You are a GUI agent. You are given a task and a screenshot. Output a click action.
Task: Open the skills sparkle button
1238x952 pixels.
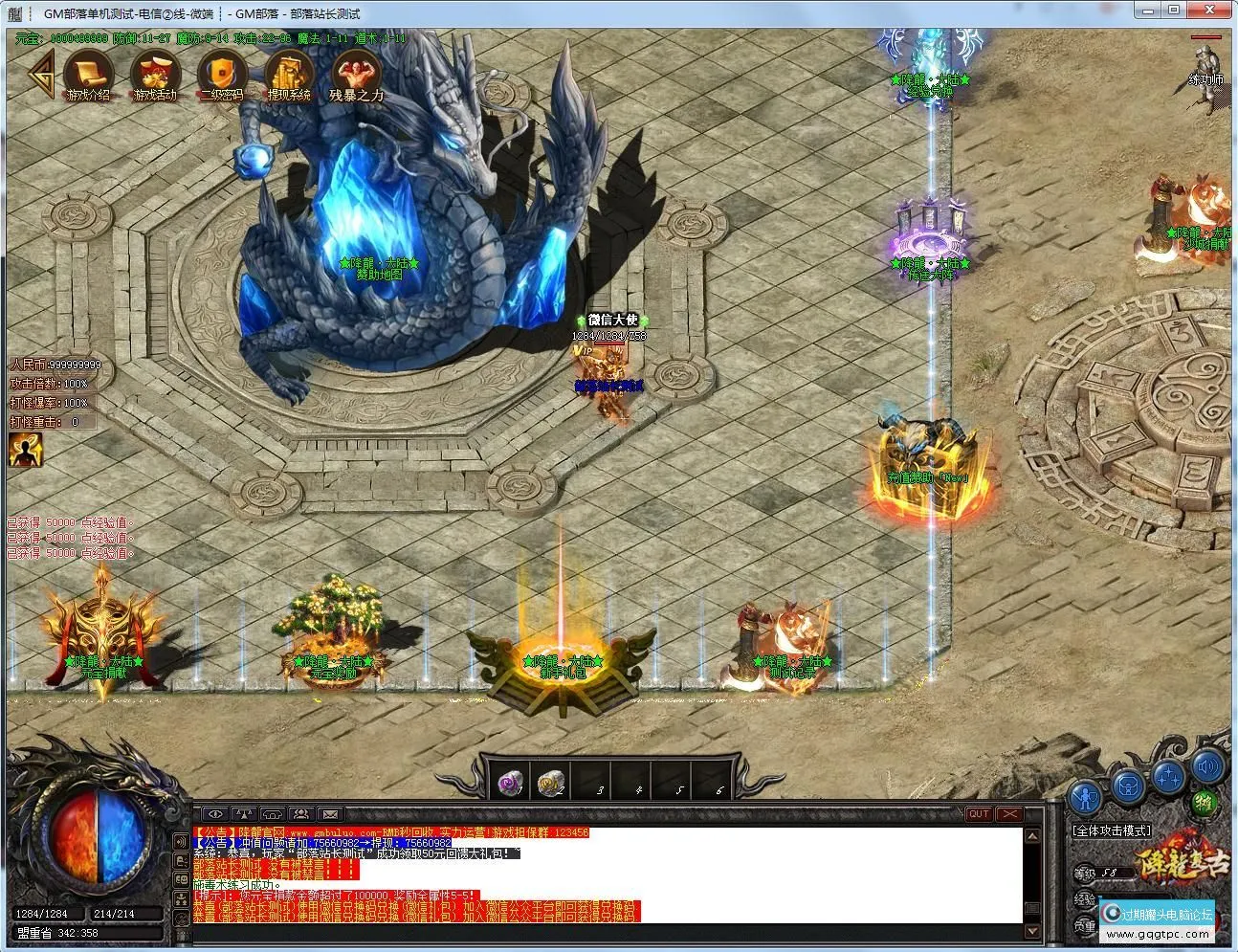pyautogui.click(x=1169, y=774)
